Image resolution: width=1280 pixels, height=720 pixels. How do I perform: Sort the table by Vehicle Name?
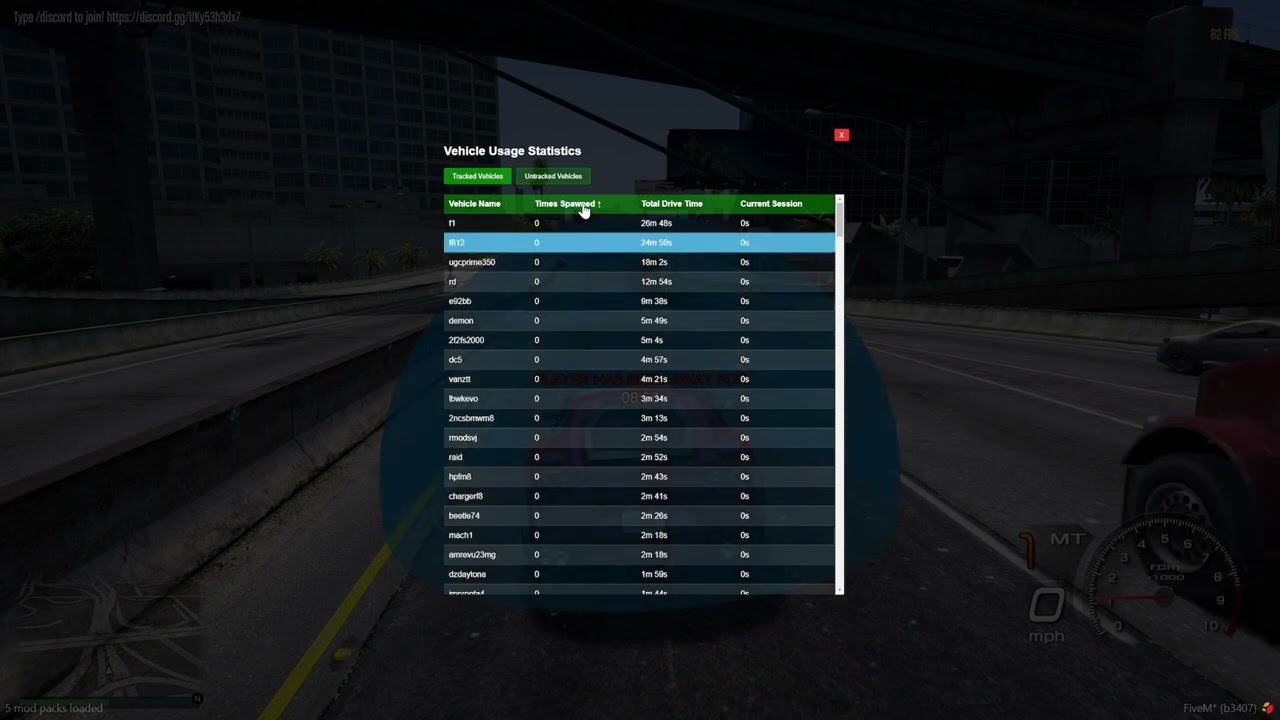[474, 204]
